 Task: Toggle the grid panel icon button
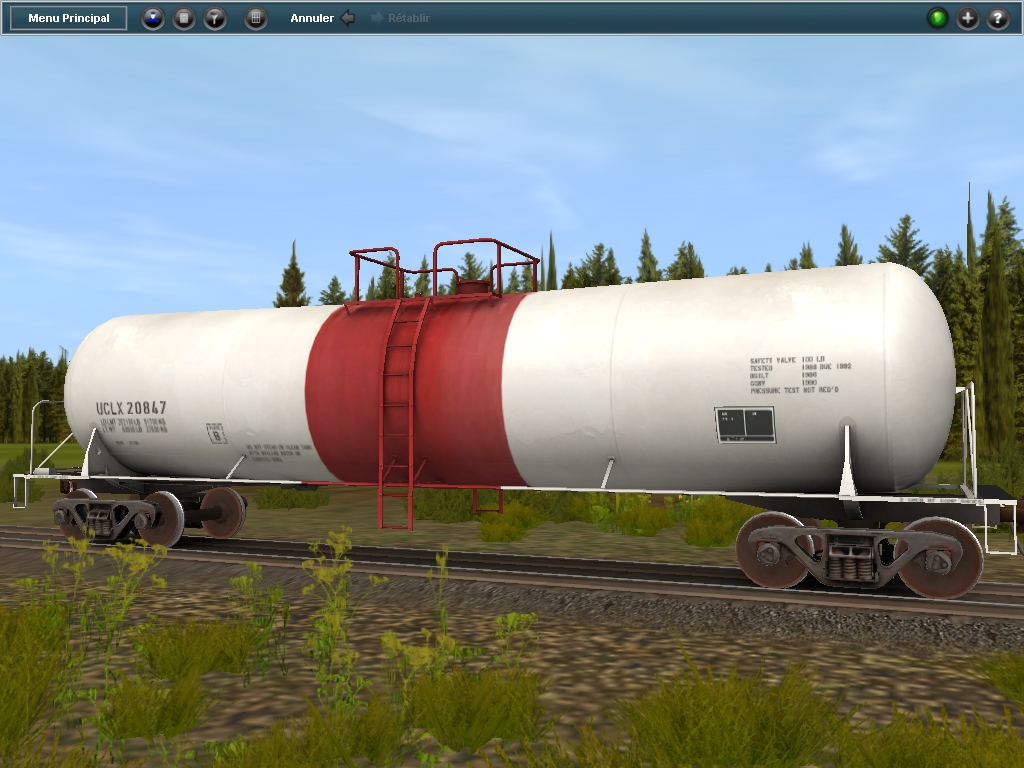pos(256,18)
